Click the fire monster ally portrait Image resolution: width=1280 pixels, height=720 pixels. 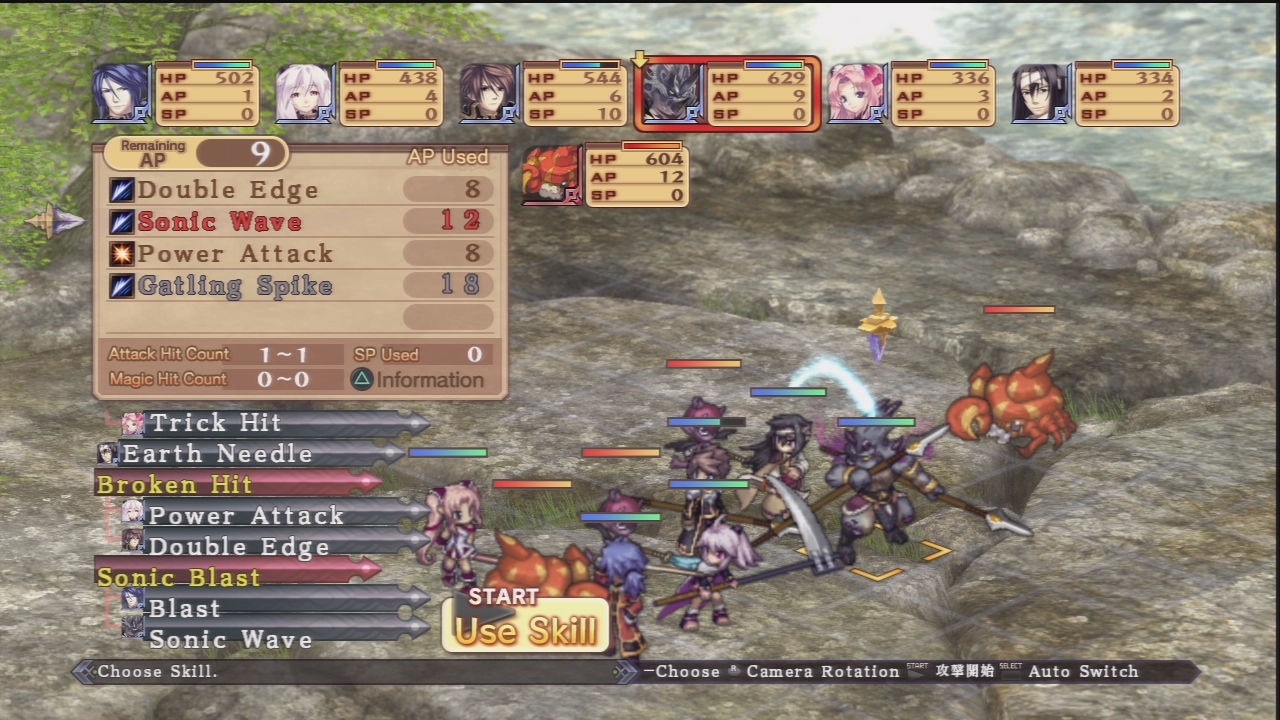pos(552,173)
